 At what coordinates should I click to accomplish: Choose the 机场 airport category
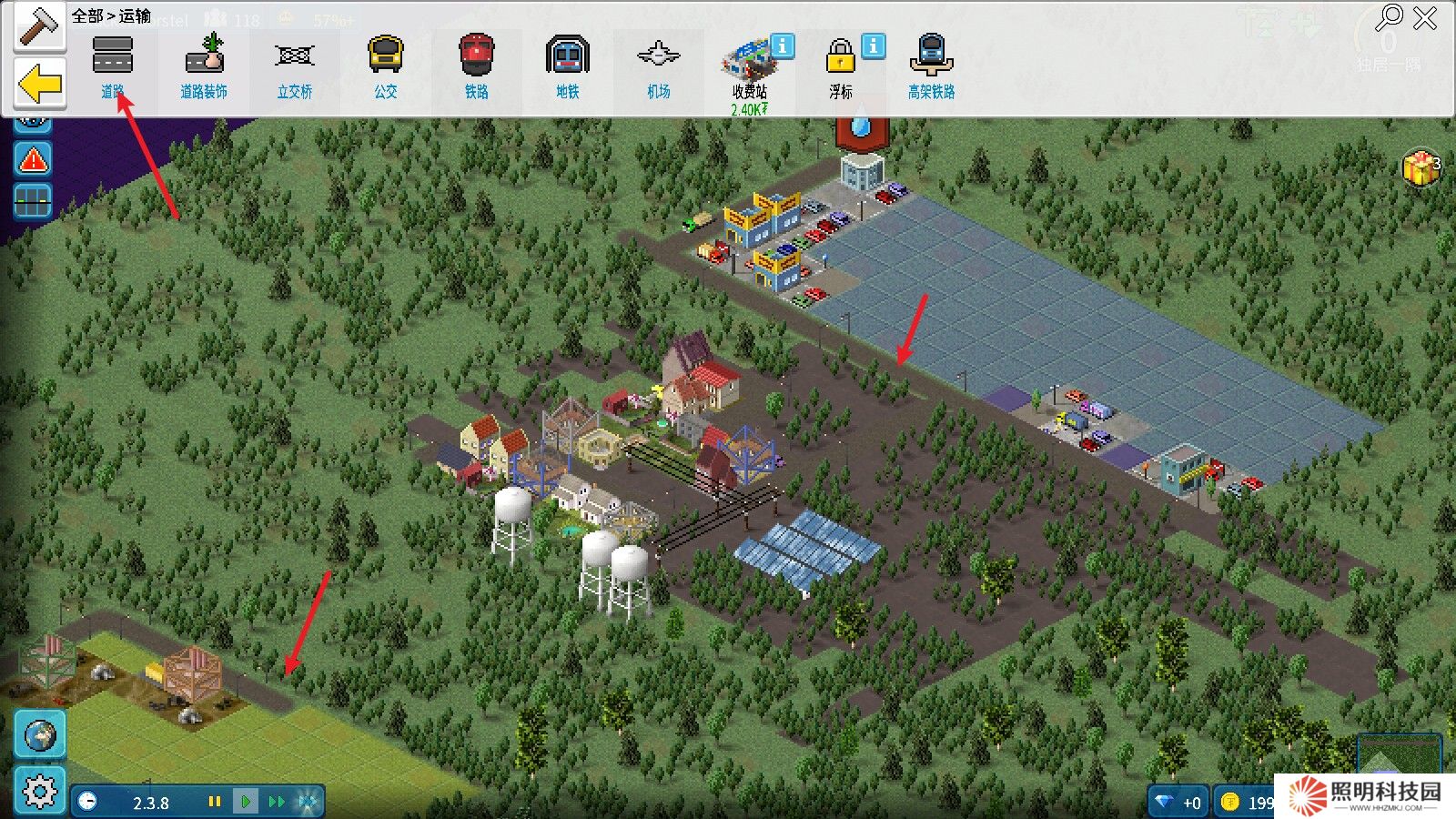pyautogui.click(x=659, y=65)
